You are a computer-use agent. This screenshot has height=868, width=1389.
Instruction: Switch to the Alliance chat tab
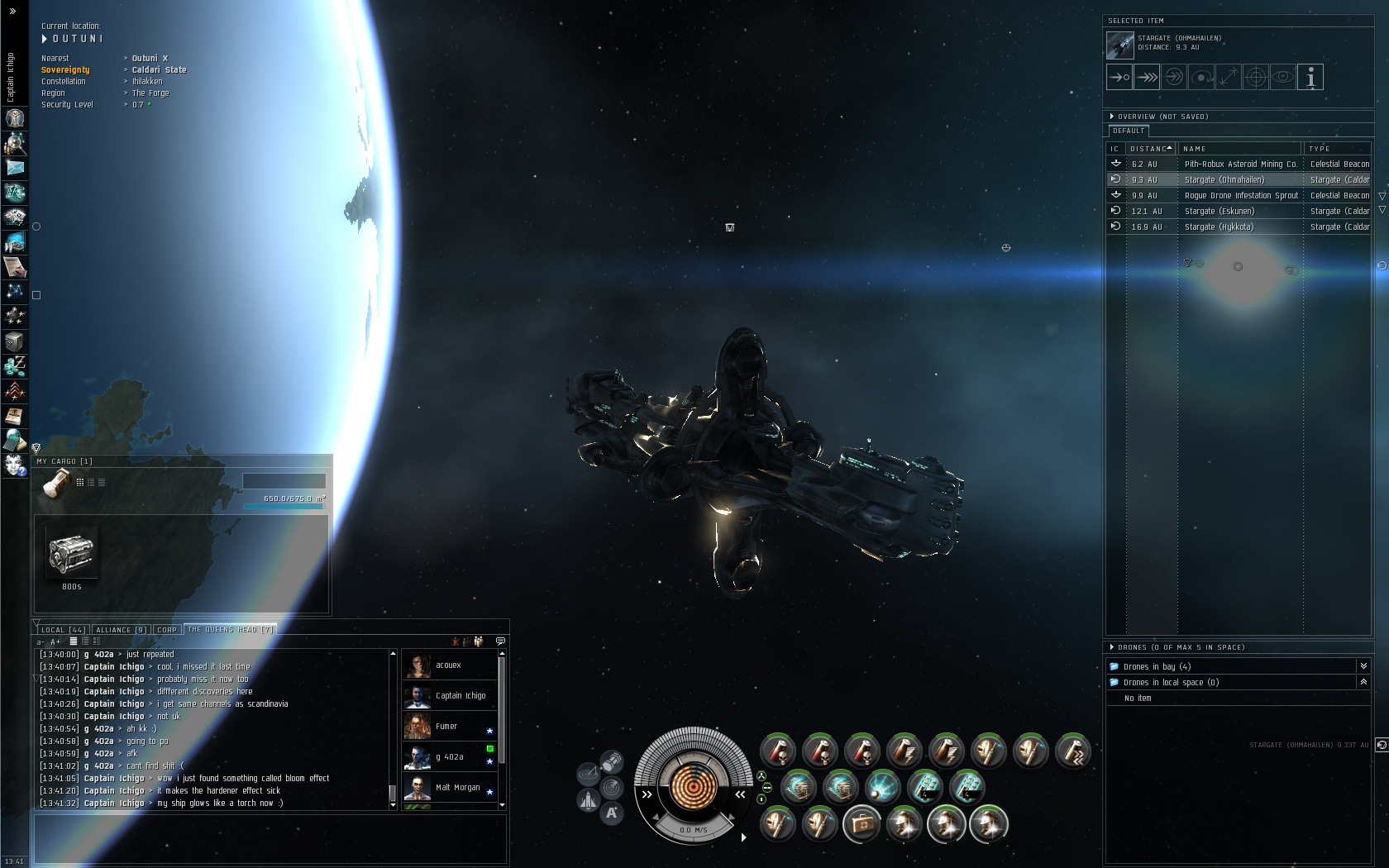pyautogui.click(x=121, y=630)
